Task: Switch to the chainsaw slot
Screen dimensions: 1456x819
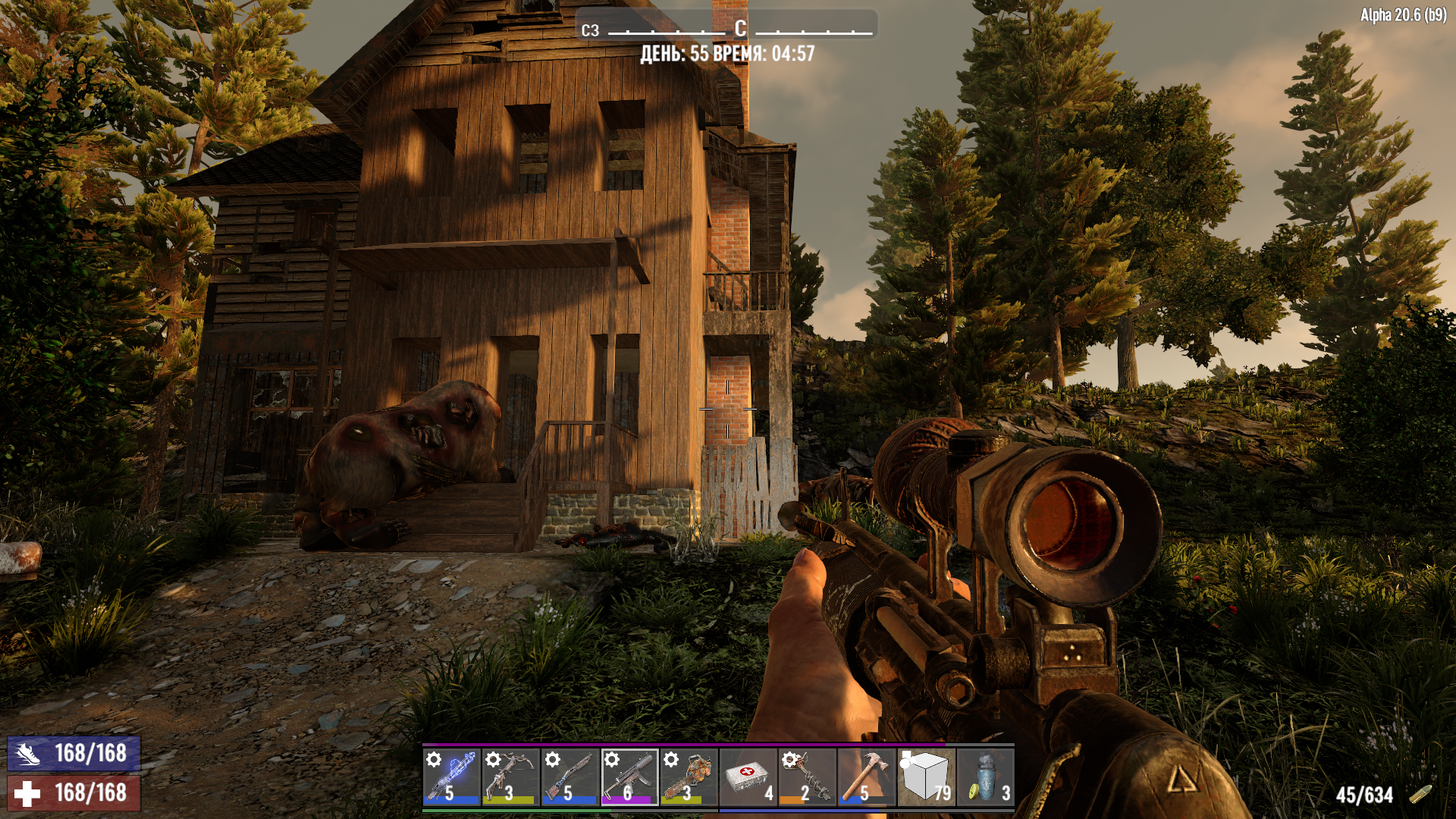Action: pyautogui.click(x=688, y=777)
